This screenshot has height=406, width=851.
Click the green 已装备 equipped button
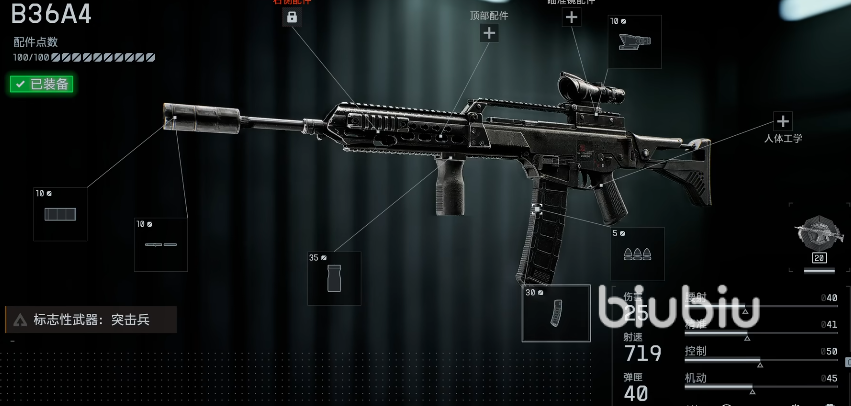tap(42, 84)
